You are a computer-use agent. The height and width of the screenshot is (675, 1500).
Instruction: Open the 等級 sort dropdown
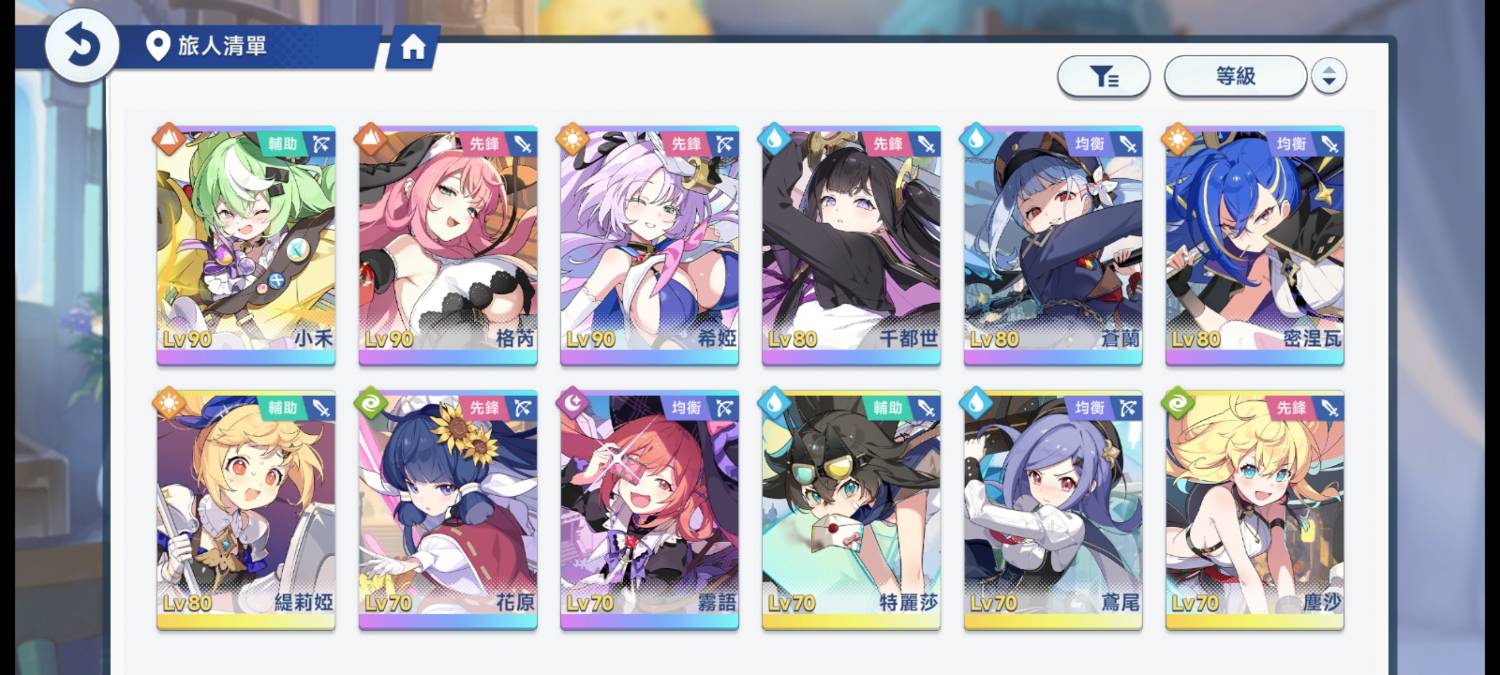pyautogui.click(x=1235, y=76)
